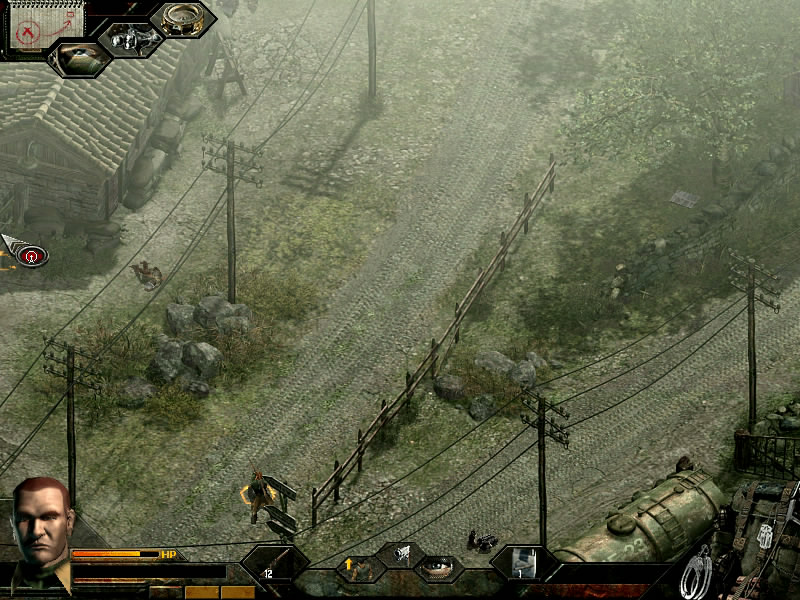Activate the enemy vision eye icon
This screenshot has width=800, height=600.
click(79, 57)
